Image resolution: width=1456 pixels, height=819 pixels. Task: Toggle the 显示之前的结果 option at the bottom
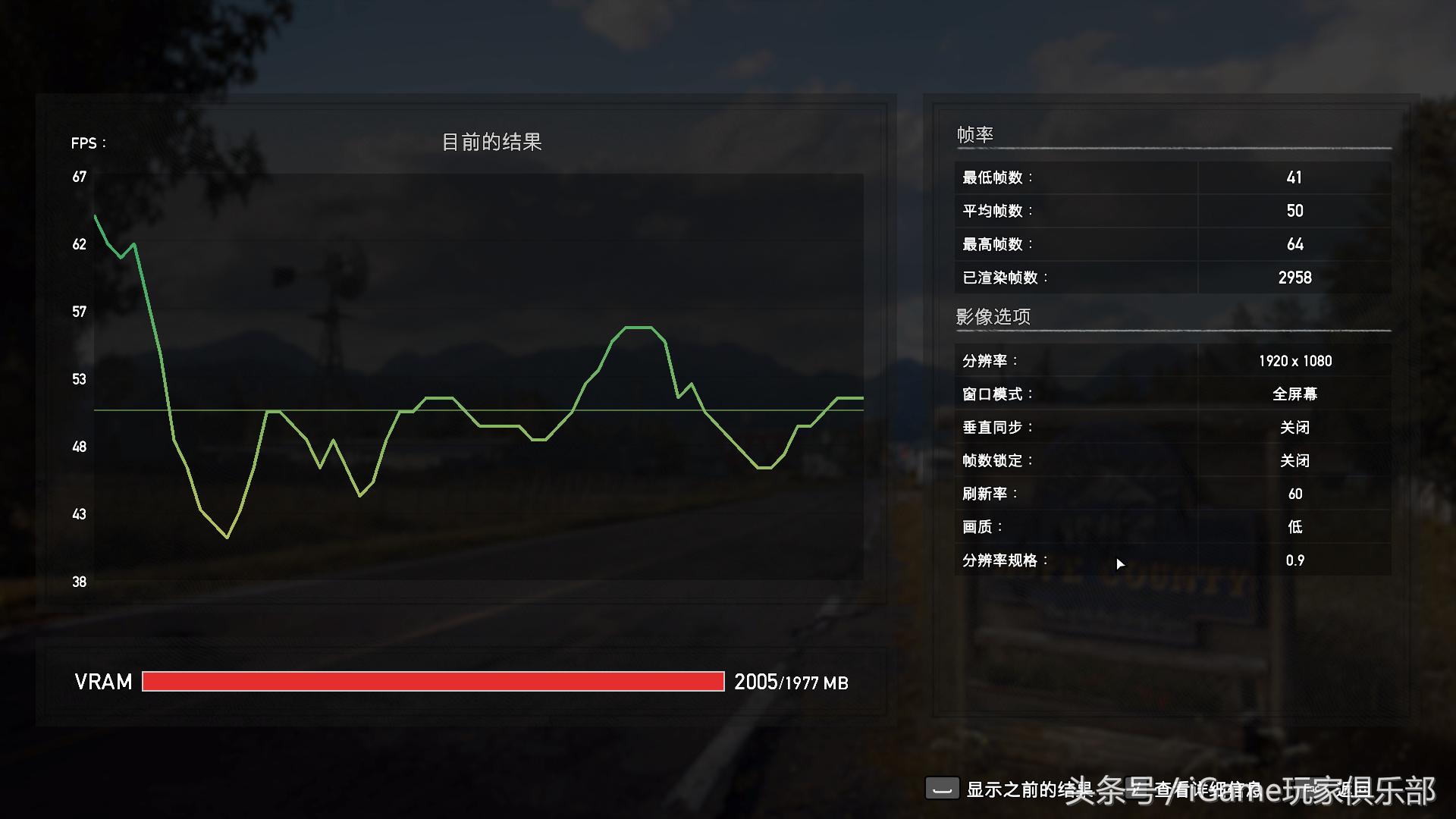click(944, 789)
